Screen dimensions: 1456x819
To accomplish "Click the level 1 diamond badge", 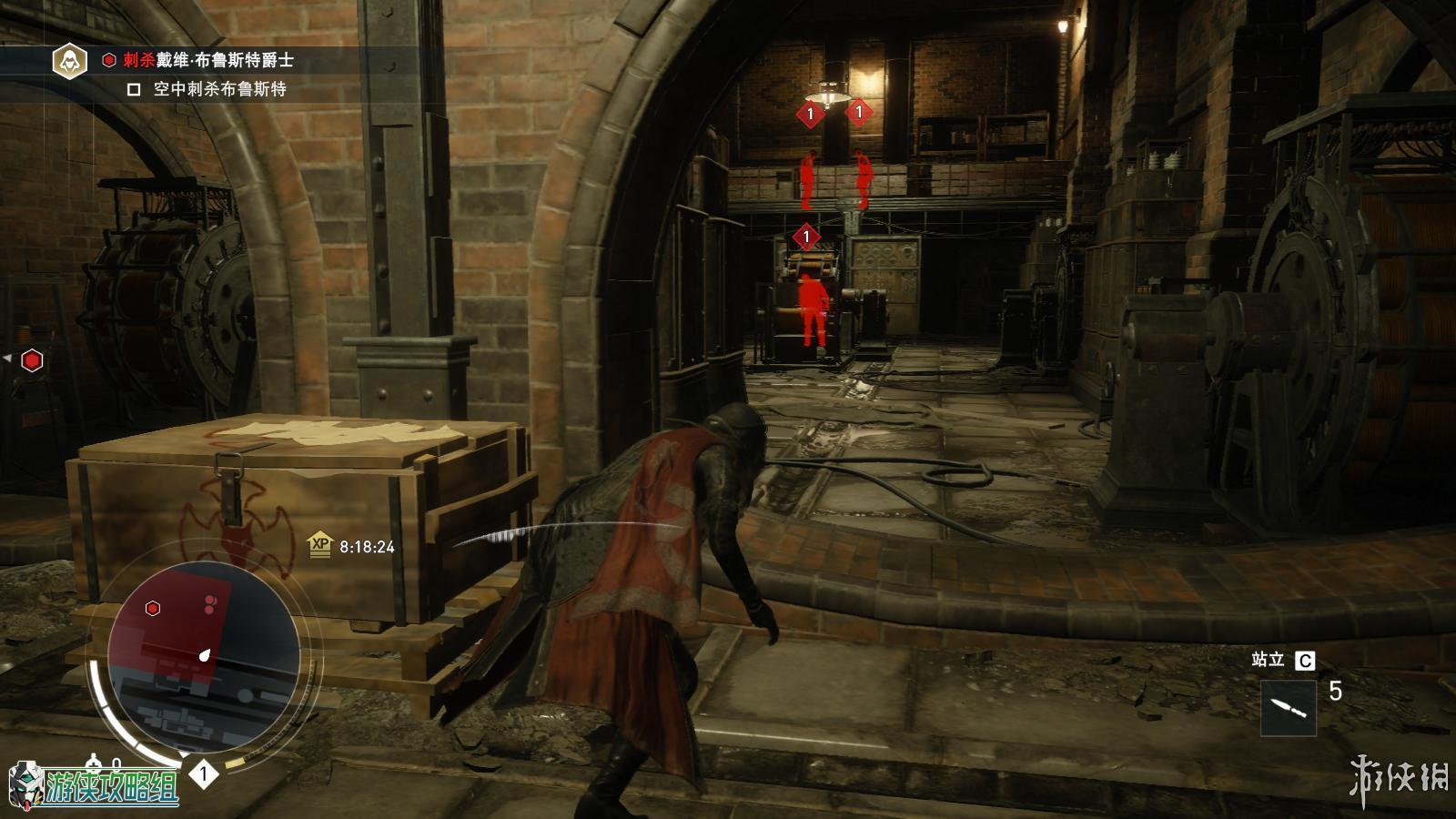I will pos(204,774).
